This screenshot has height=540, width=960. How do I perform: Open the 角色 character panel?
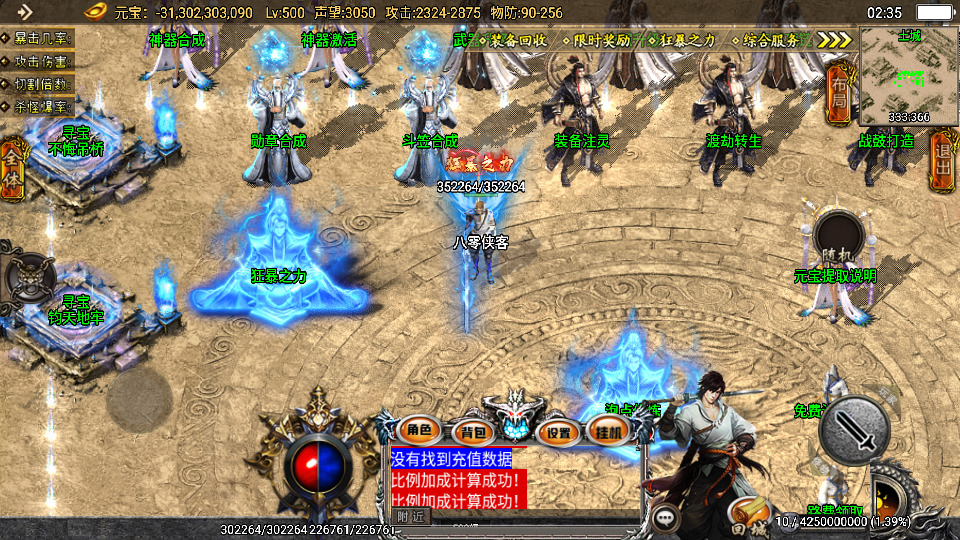418,431
